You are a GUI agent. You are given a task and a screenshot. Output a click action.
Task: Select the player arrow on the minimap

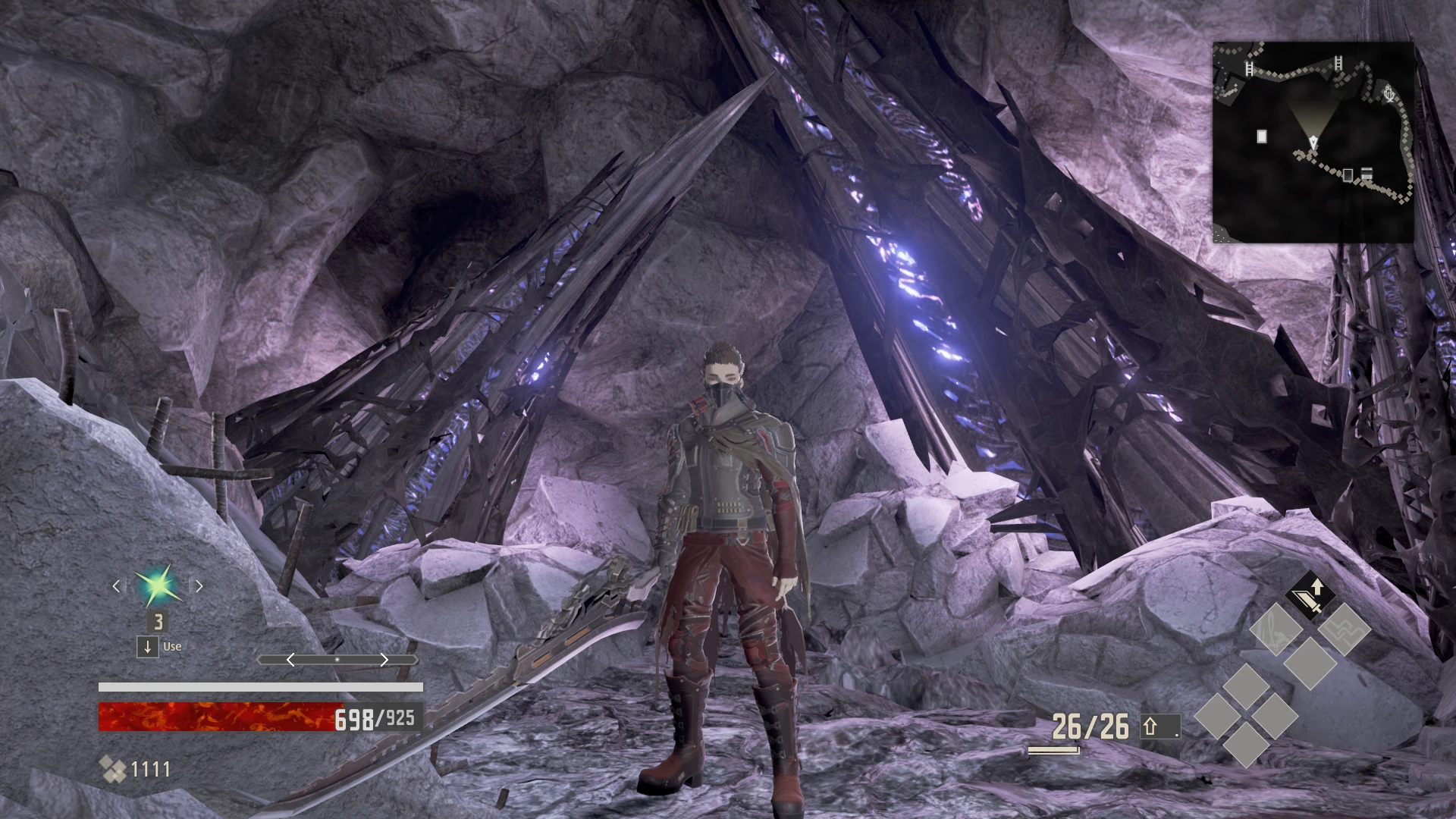[x=1313, y=142]
